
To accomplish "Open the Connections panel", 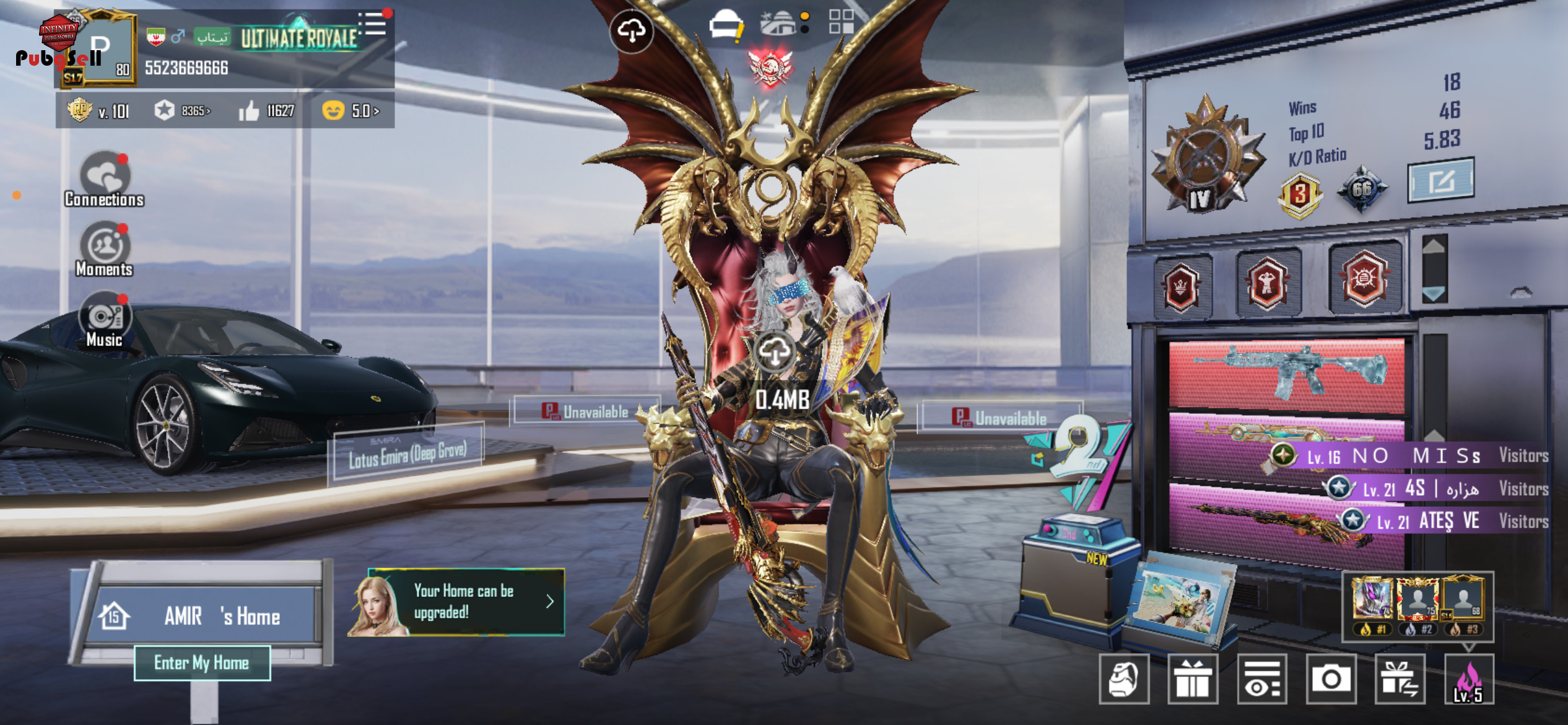I will (x=105, y=179).
